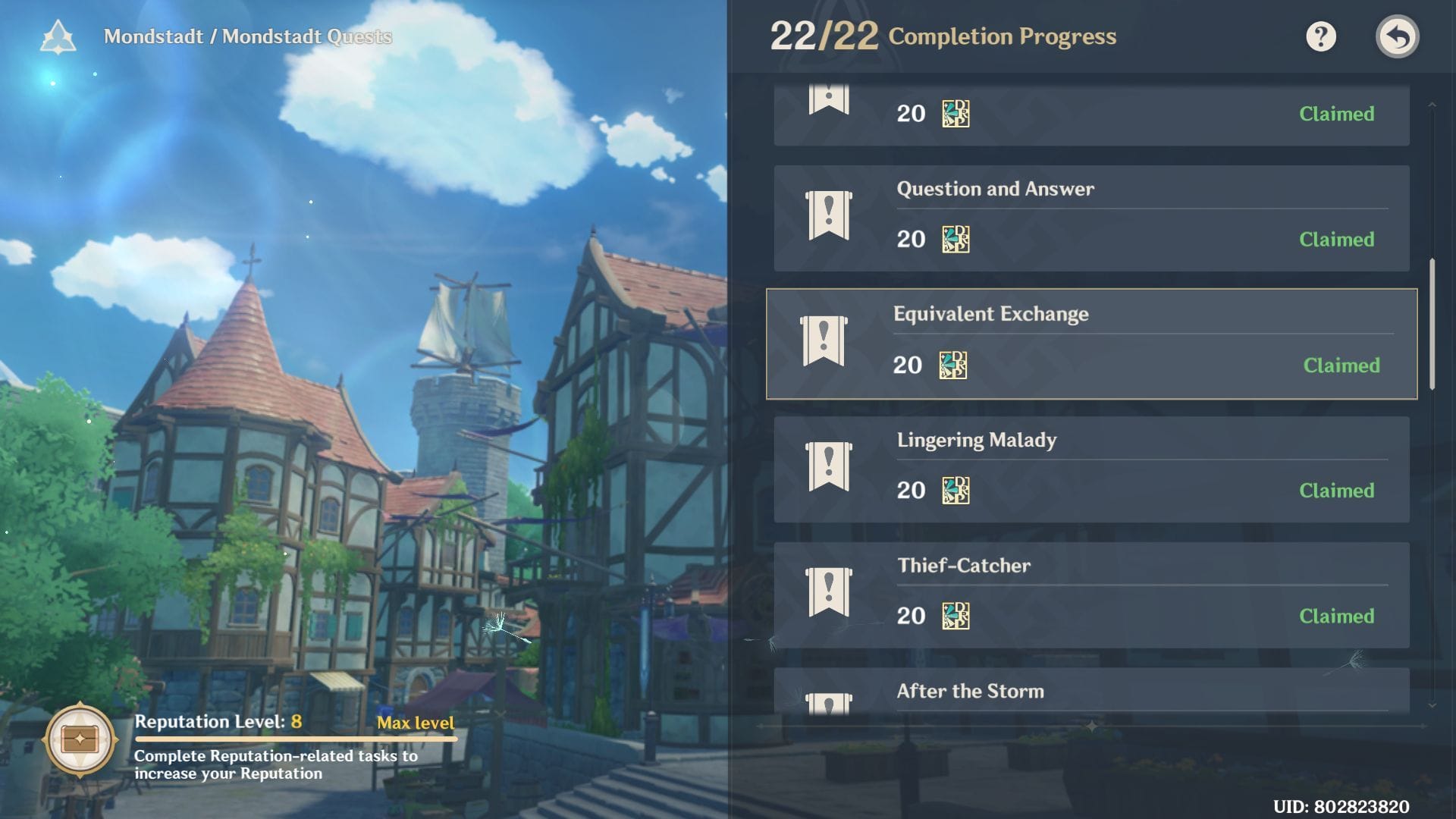Select the Mondstadt emblem icon top-left

(x=58, y=36)
